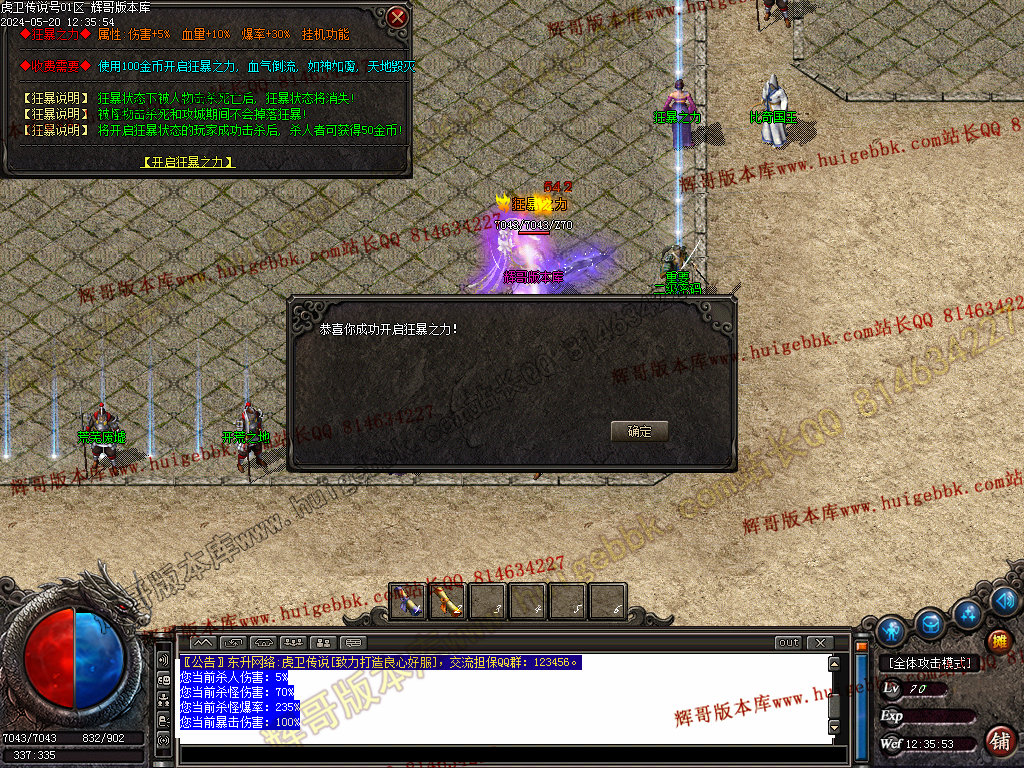
Task: Confirm the dialog with the 确定 button
Action: tap(639, 431)
